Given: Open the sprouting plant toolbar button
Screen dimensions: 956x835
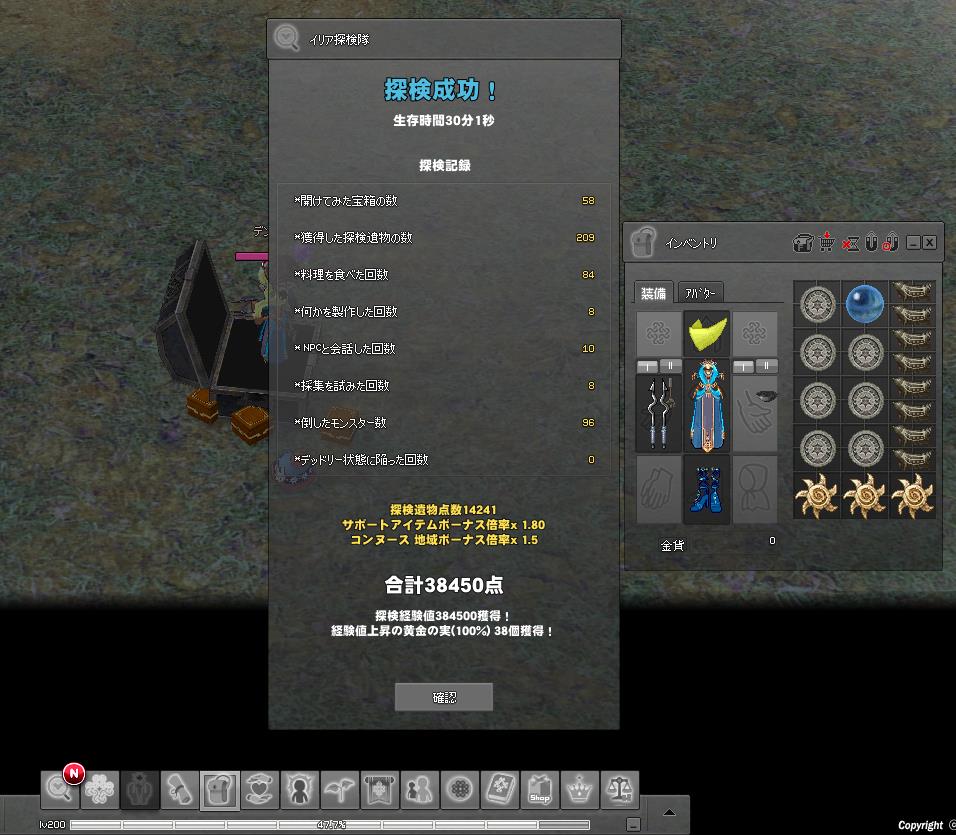Looking at the screenshot, I should point(339,790).
